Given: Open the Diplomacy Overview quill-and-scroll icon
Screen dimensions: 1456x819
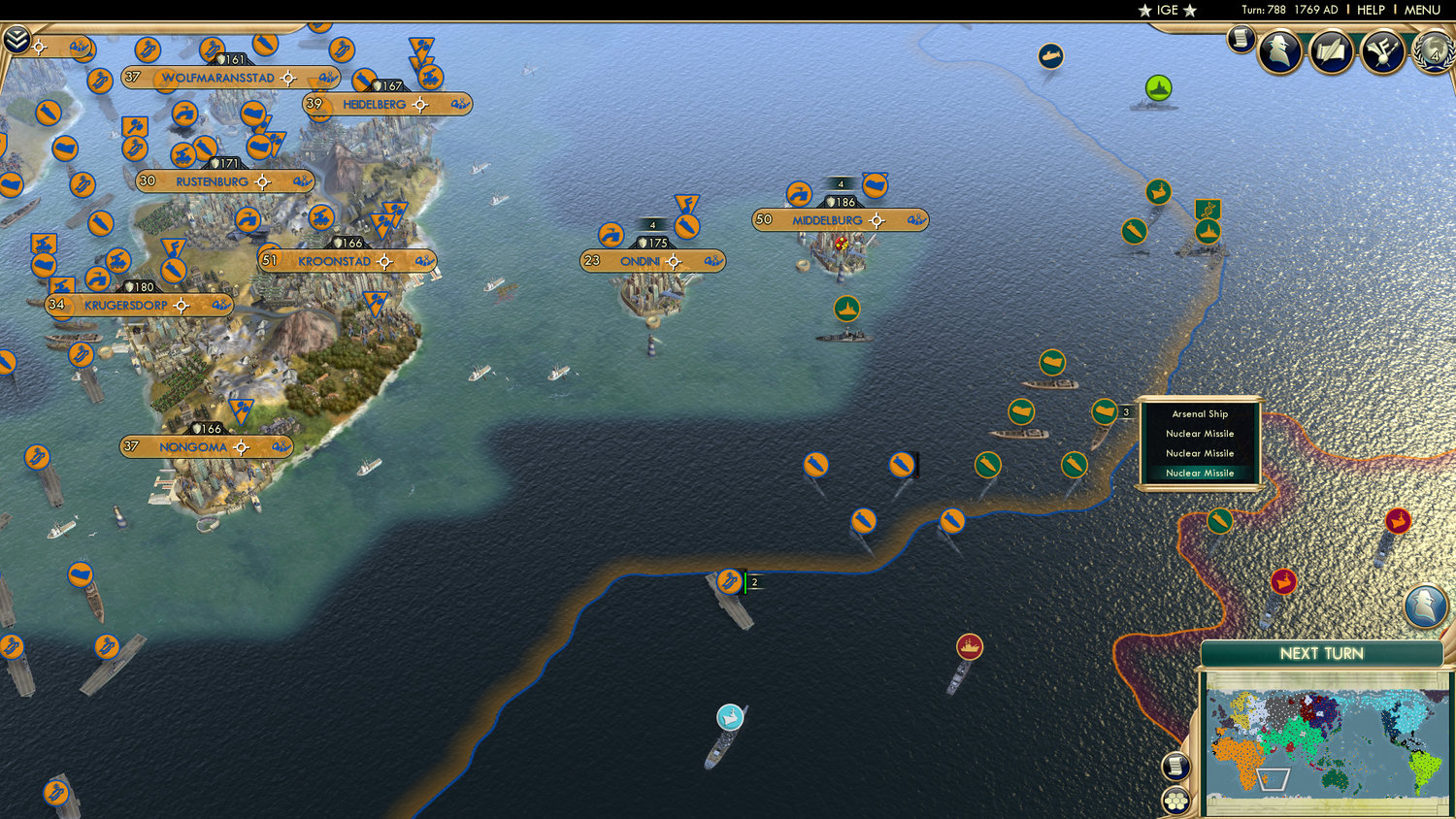Looking at the screenshot, I should pos(1331,50).
